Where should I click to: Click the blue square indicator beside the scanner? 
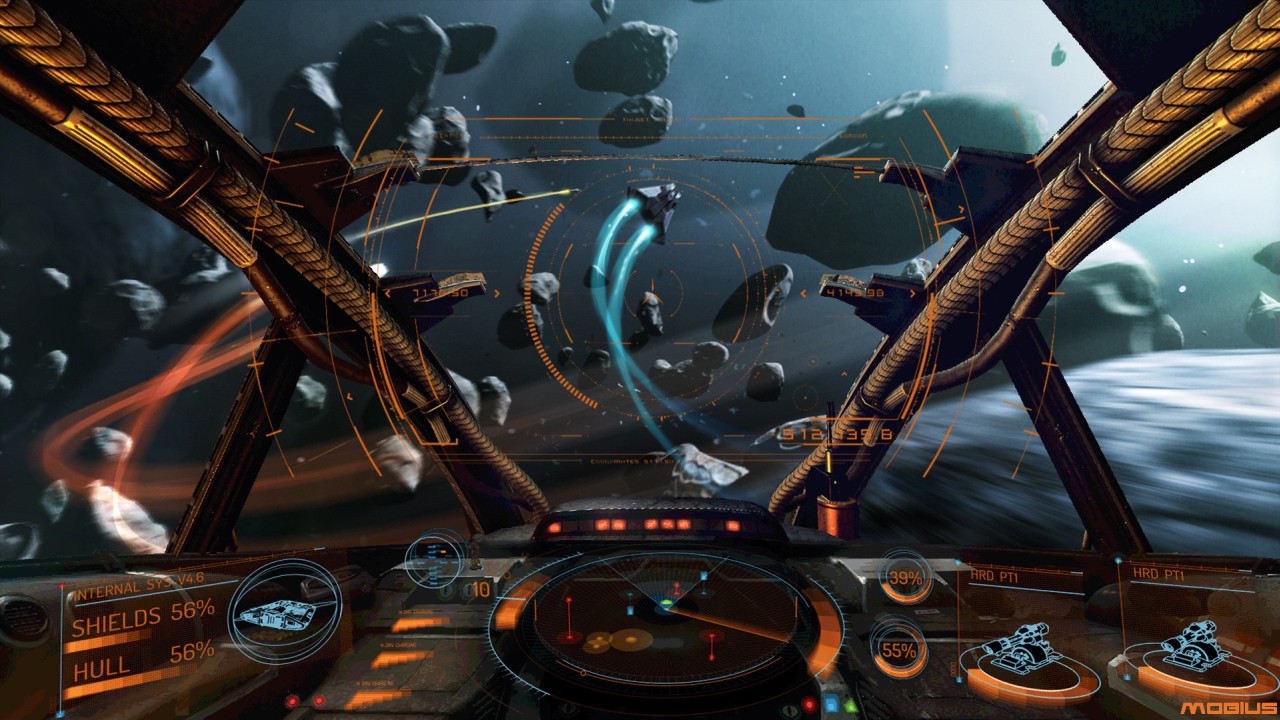pyautogui.click(x=831, y=702)
